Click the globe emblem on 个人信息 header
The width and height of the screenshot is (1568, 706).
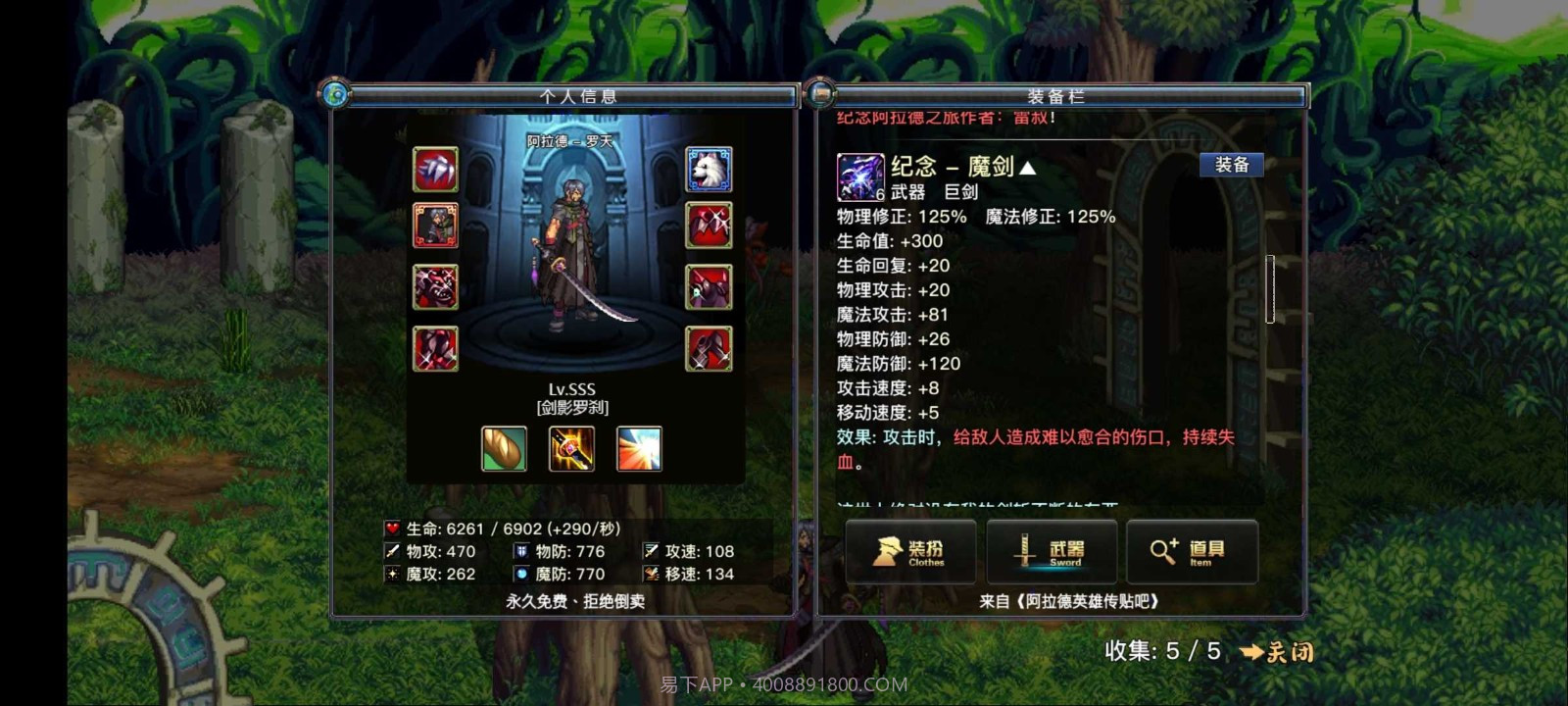(336, 97)
